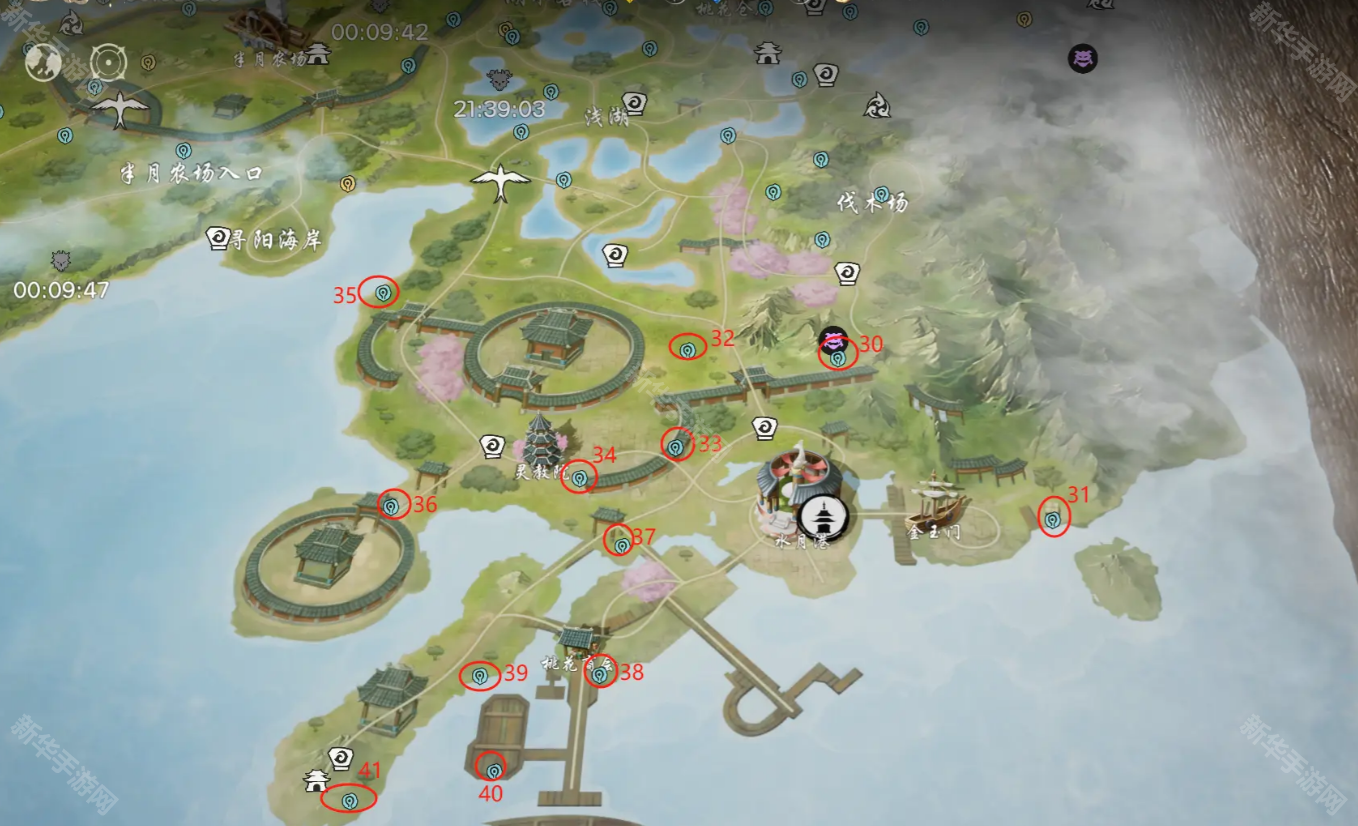
Task: Select the black pagoda icon at 水月港
Action: [x=823, y=517]
